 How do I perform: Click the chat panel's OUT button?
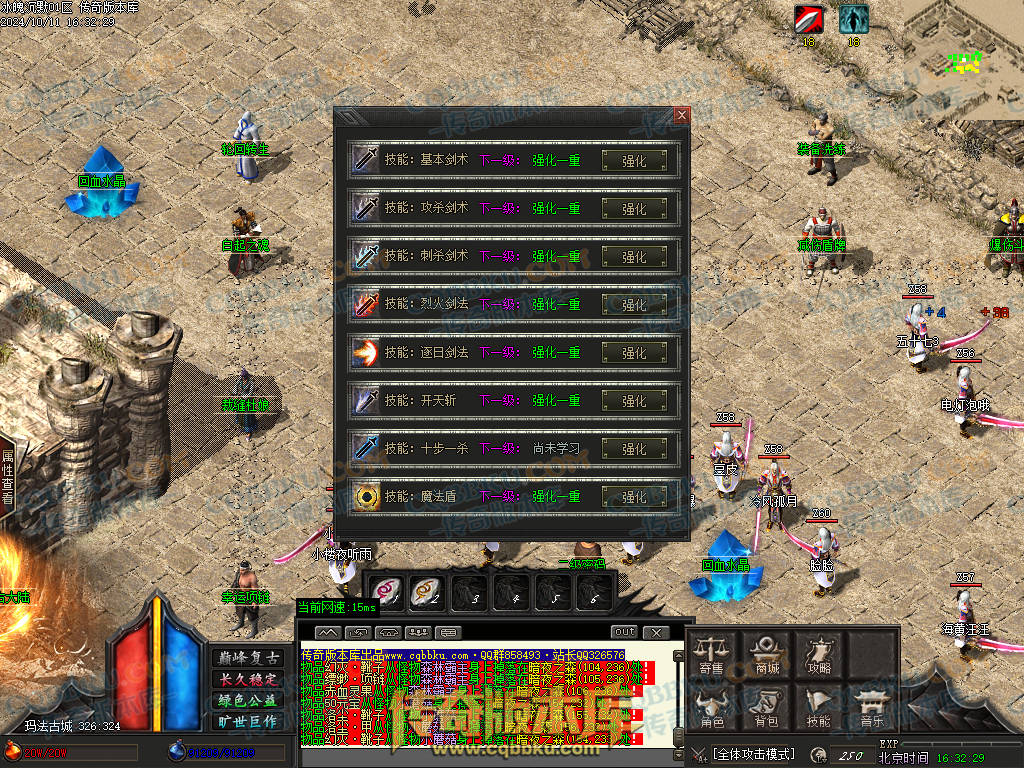(624, 632)
